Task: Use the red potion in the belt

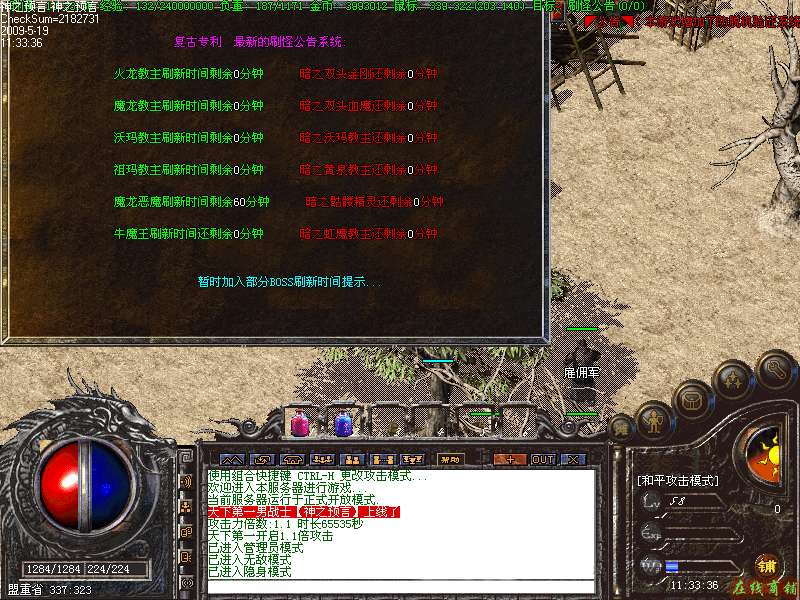Action: tap(299, 424)
